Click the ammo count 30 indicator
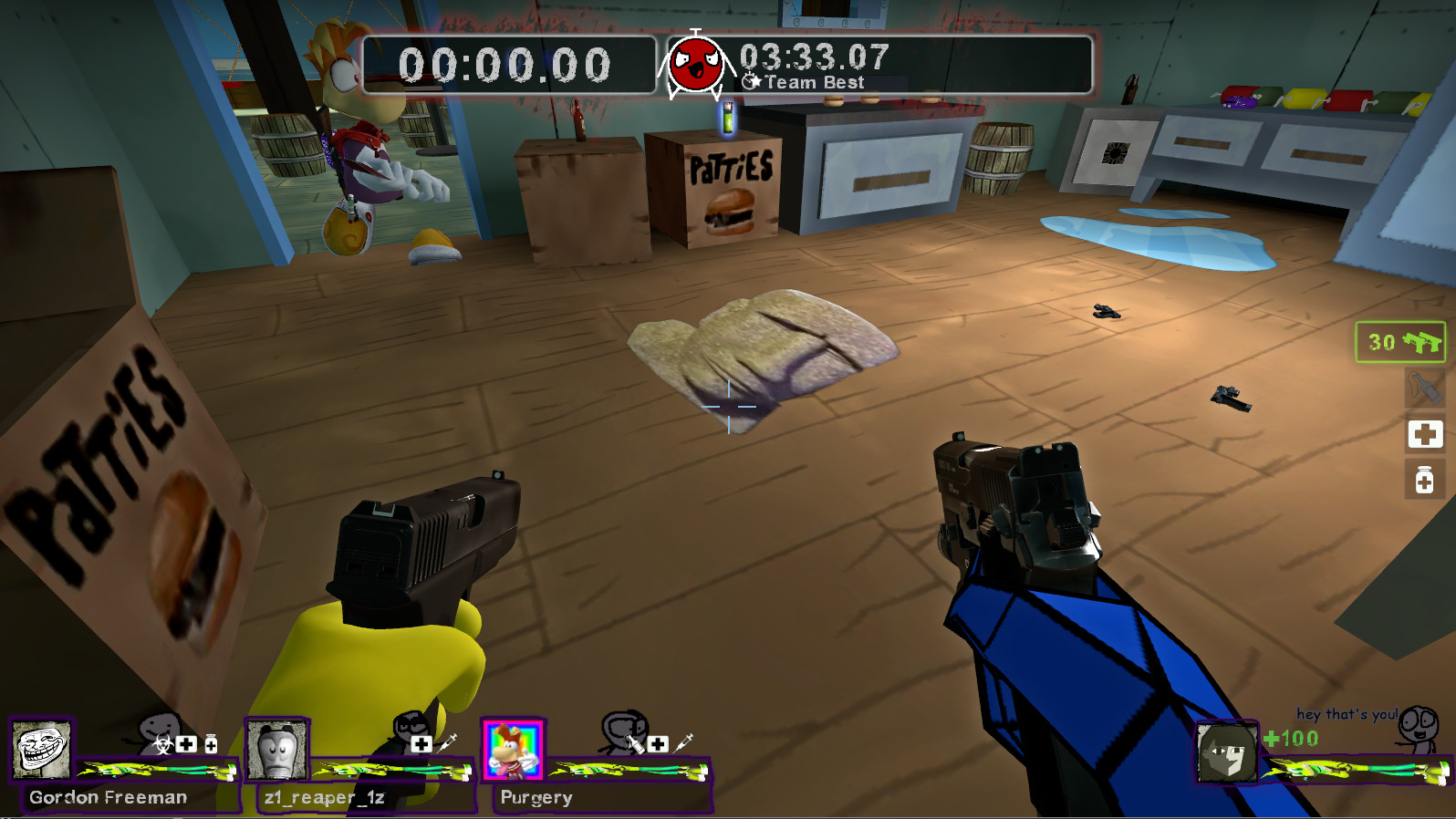Viewport: 1456px width, 819px height. (1381, 344)
